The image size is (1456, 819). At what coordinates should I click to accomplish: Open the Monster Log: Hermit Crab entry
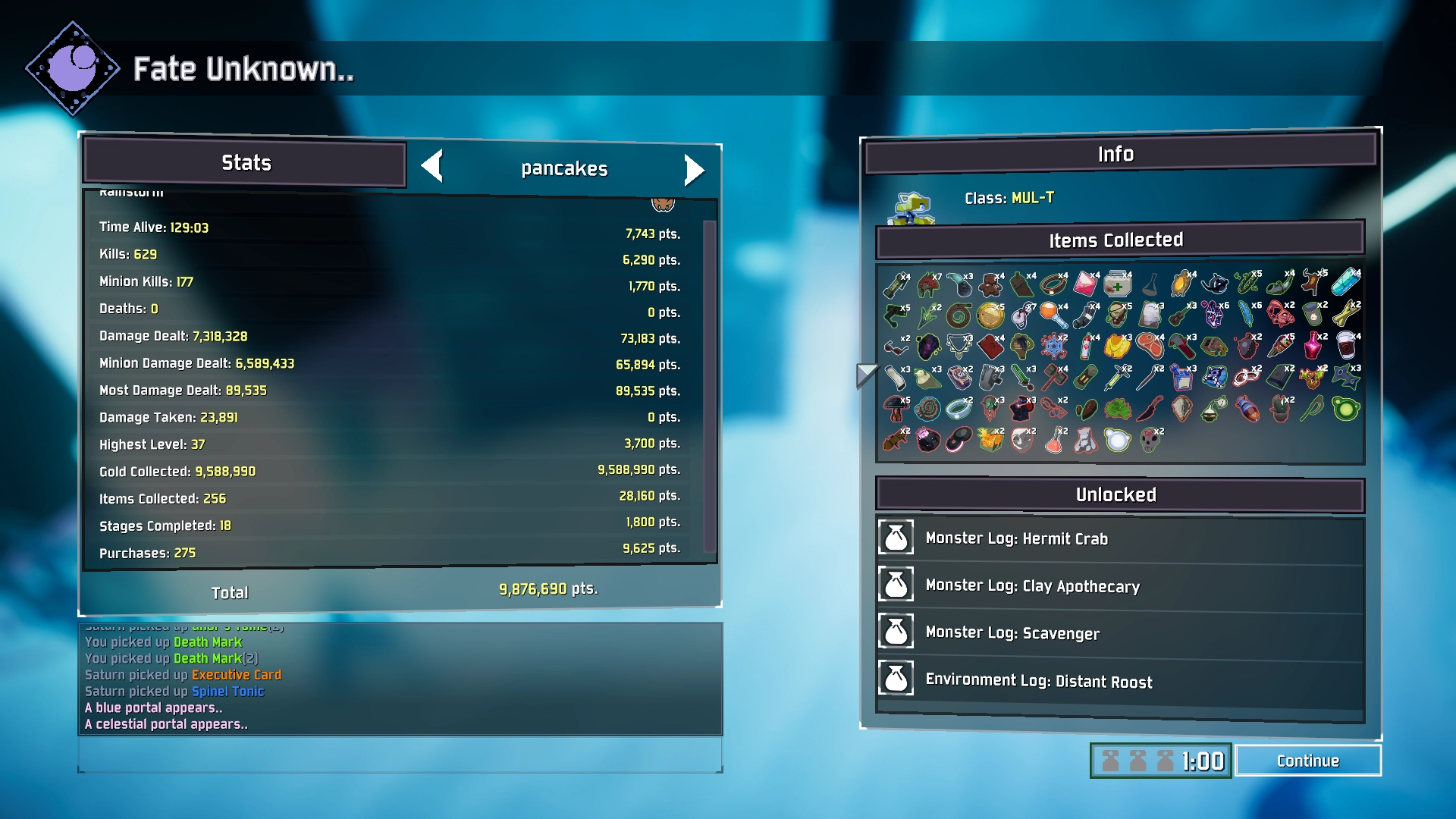(x=1016, y=538)
